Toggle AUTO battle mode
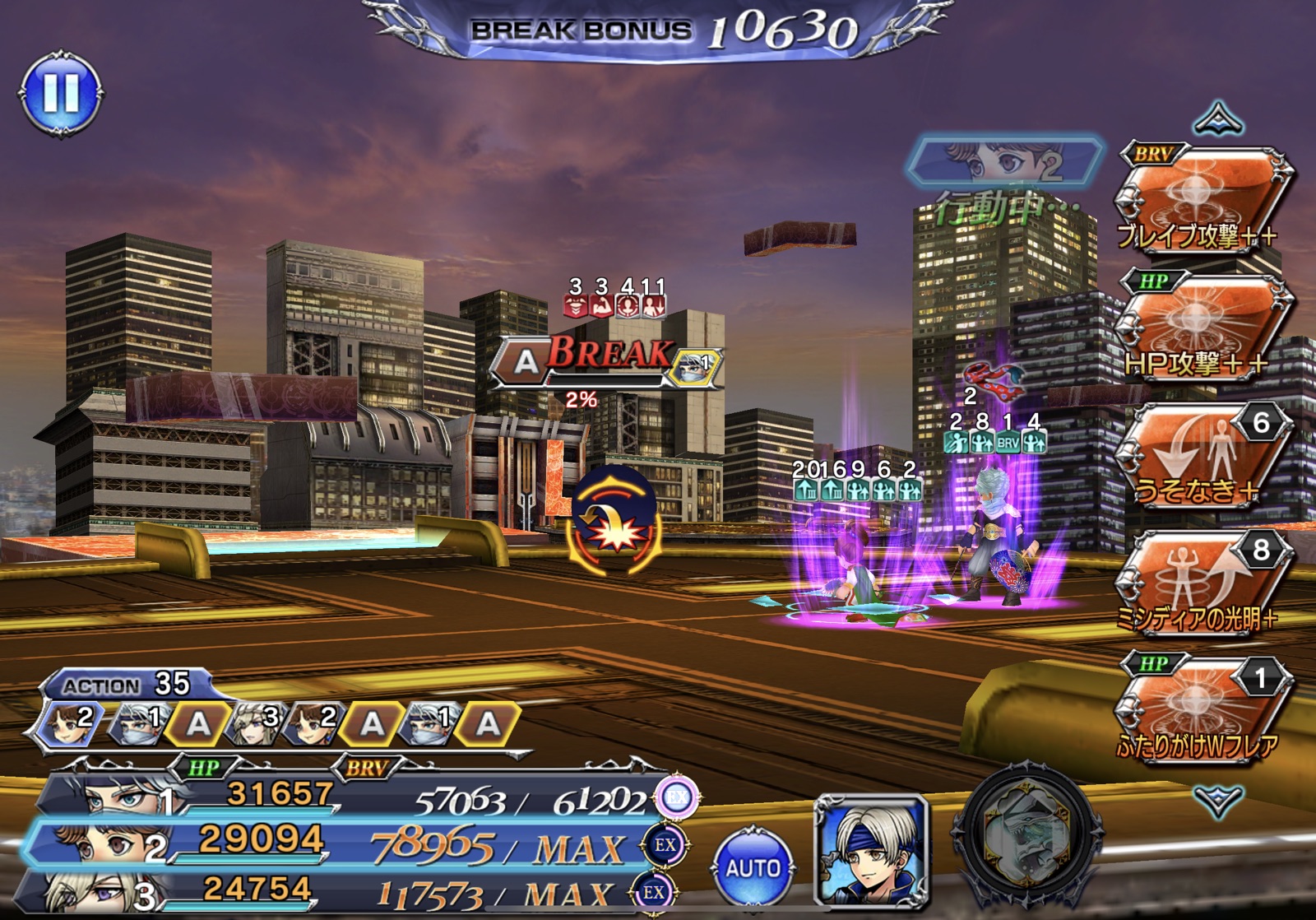 pyautogui.click(x=753, y=867)
